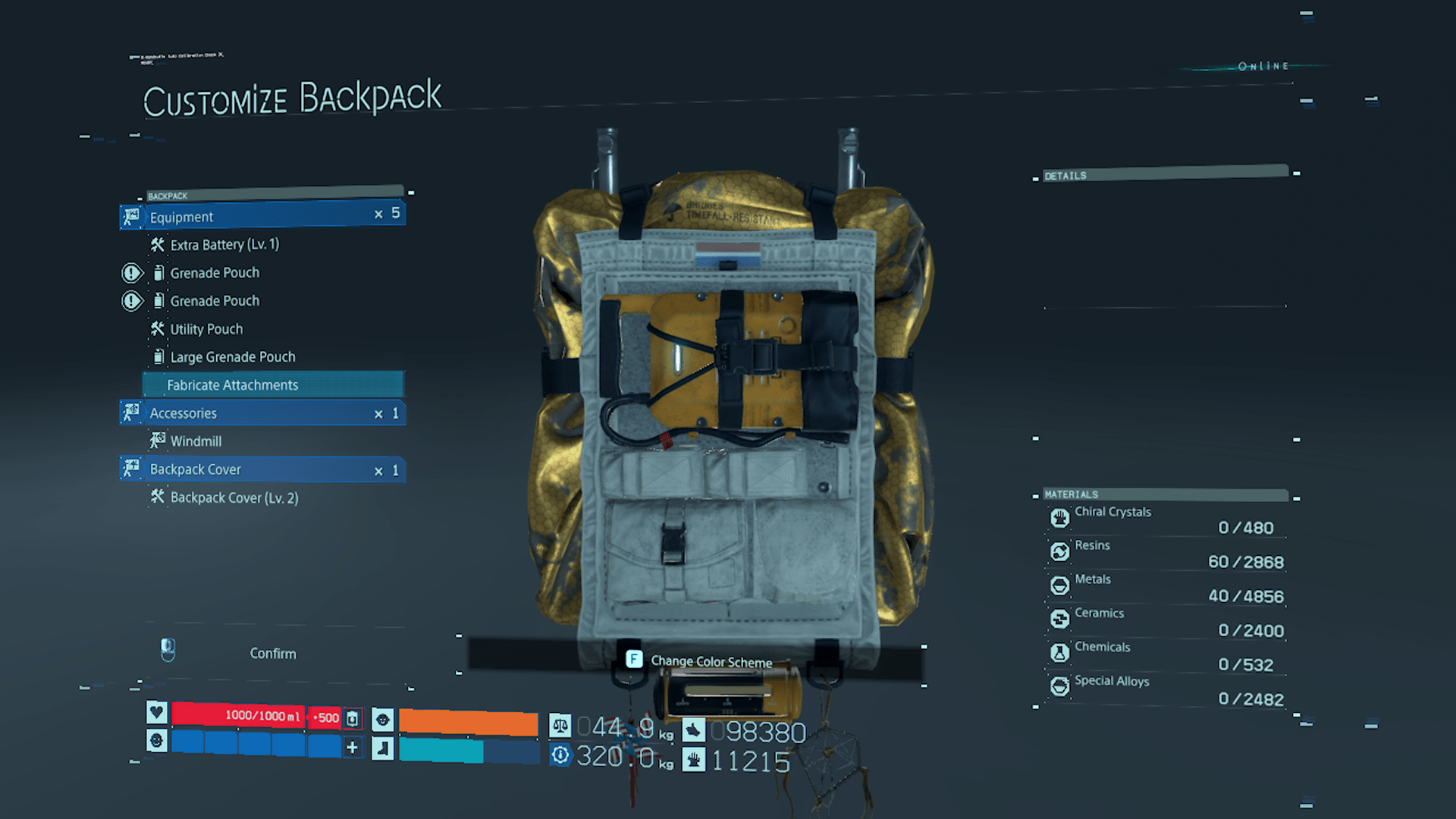The width and height of the screenshot is (1456, 819).
Task: Pick Backpack Cover (Lv. 2) entry
Action: 234,497
